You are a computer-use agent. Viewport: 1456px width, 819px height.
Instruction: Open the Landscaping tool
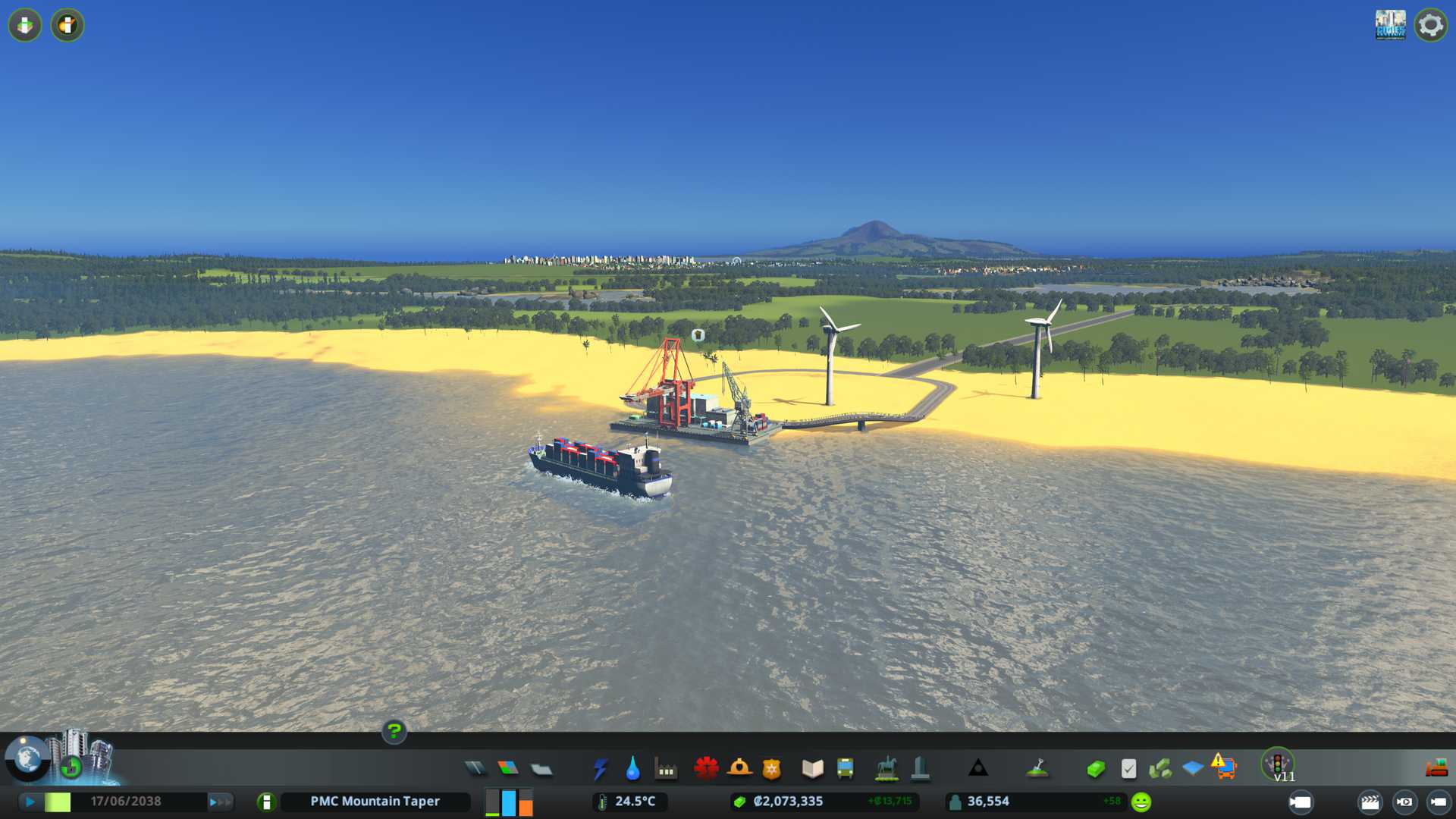[1037, 769]
